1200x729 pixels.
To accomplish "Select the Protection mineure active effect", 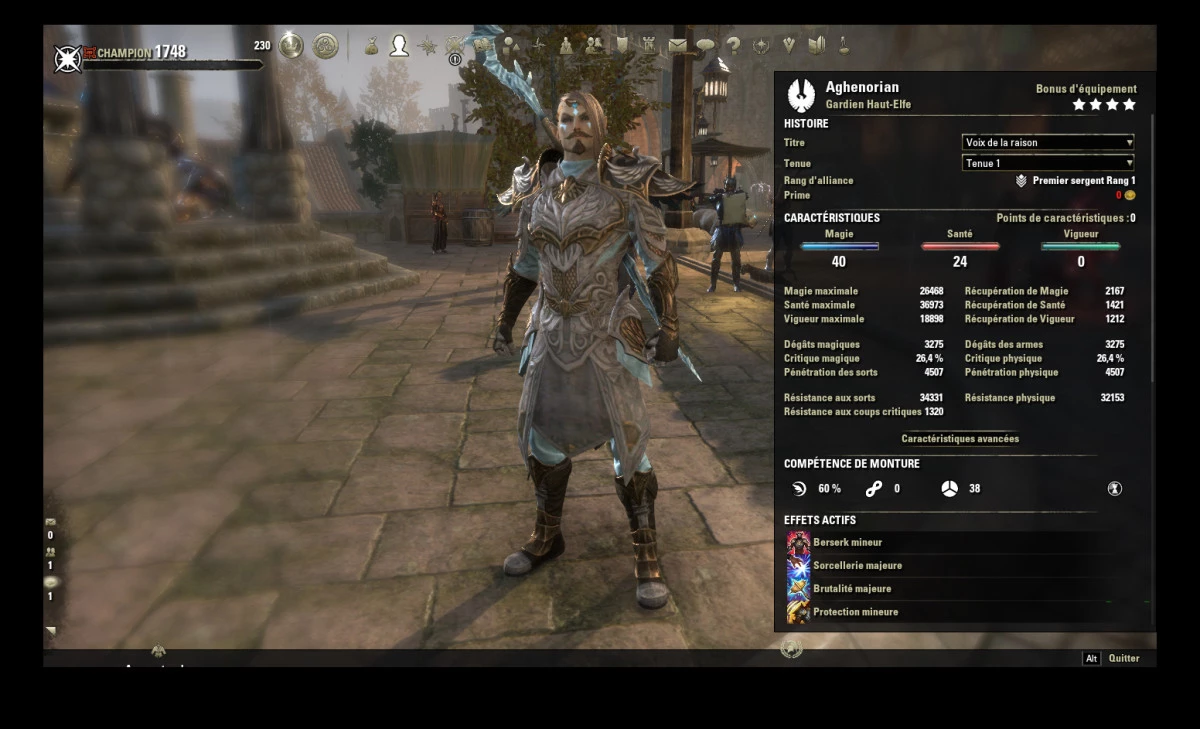I will click(x=855, y=612).
